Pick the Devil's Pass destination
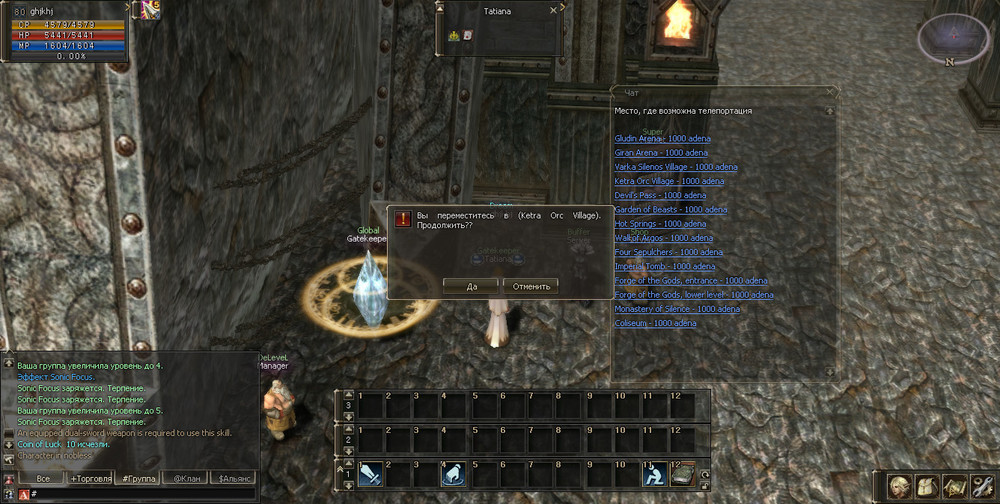 click(660, 195)
